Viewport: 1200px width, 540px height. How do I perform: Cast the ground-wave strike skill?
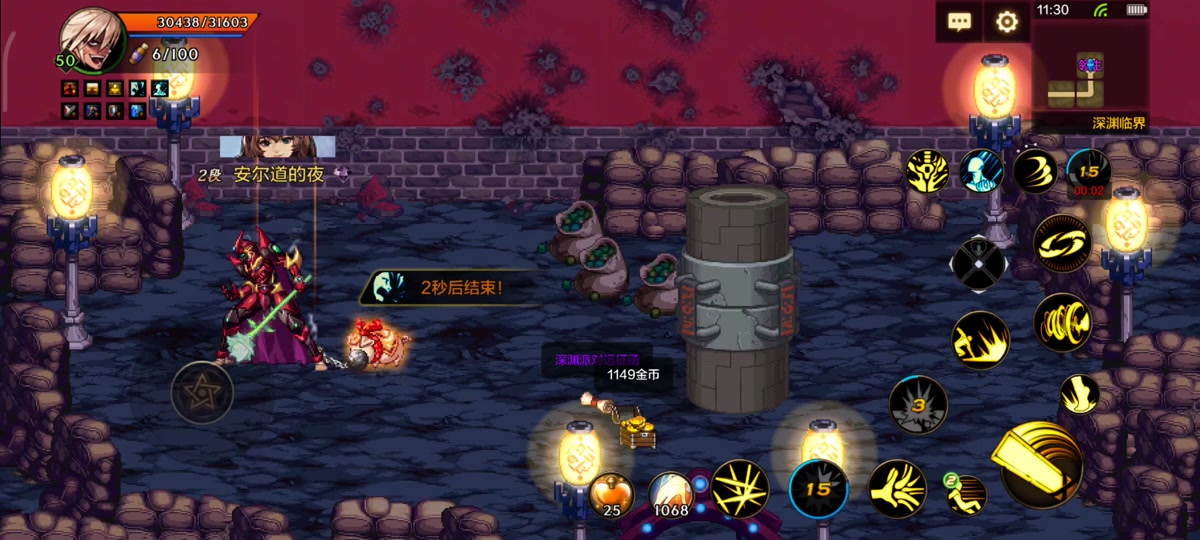coord(980,340)
